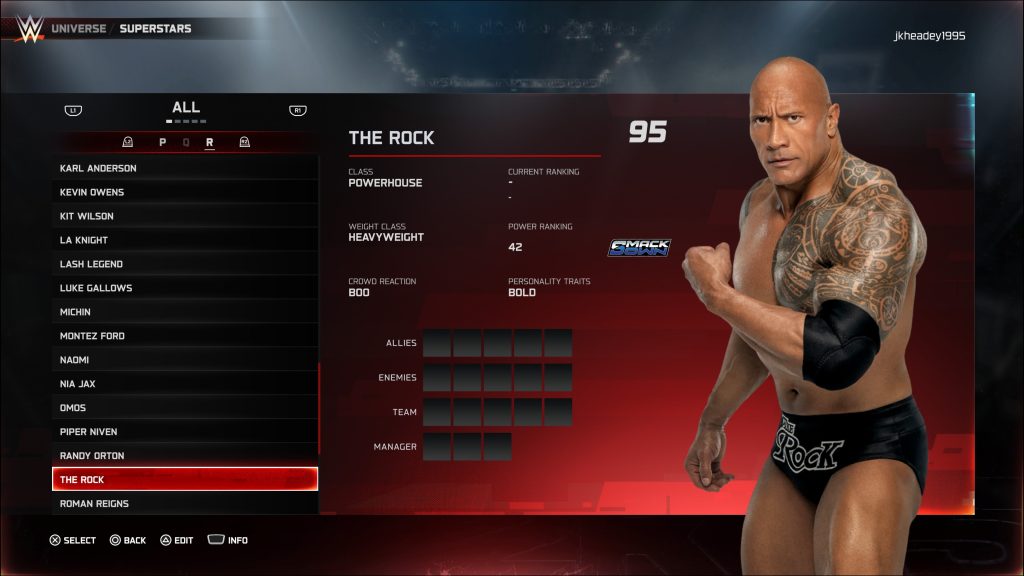Select the Michin roster row

point(185,312)
